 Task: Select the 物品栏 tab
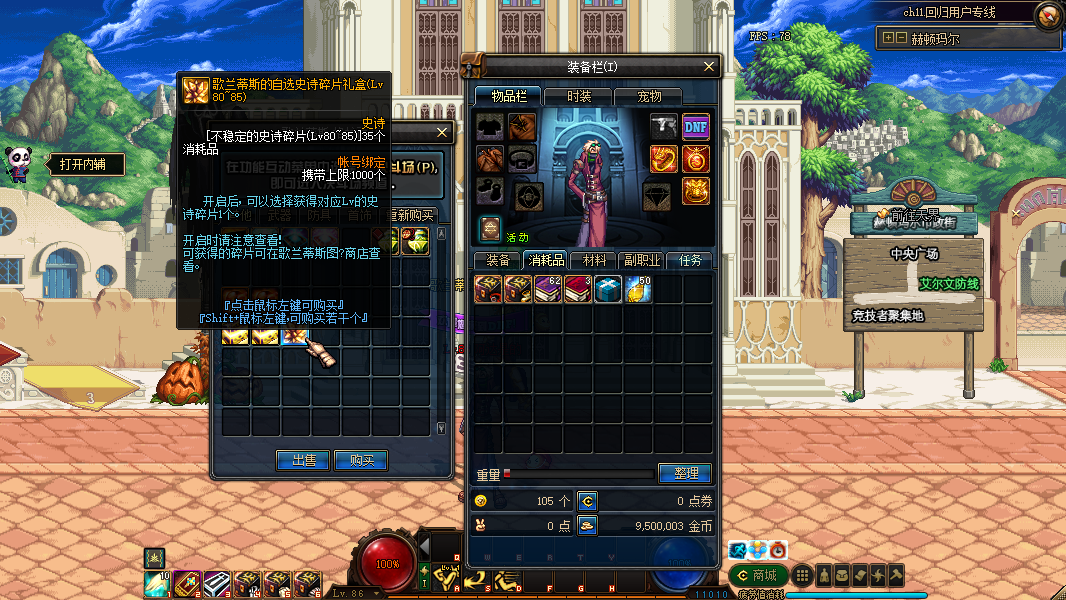click(x=508, y=96)
